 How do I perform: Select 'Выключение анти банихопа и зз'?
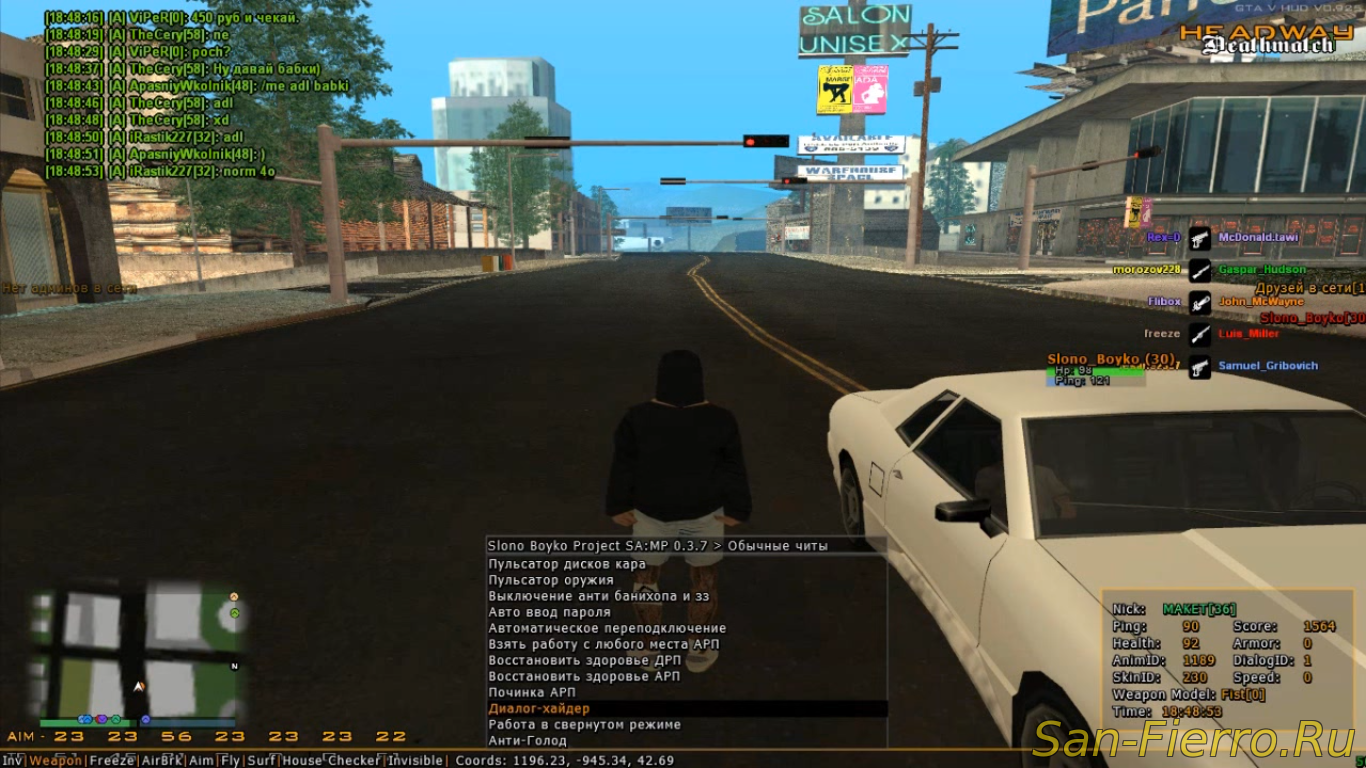(x=598, y=596)
